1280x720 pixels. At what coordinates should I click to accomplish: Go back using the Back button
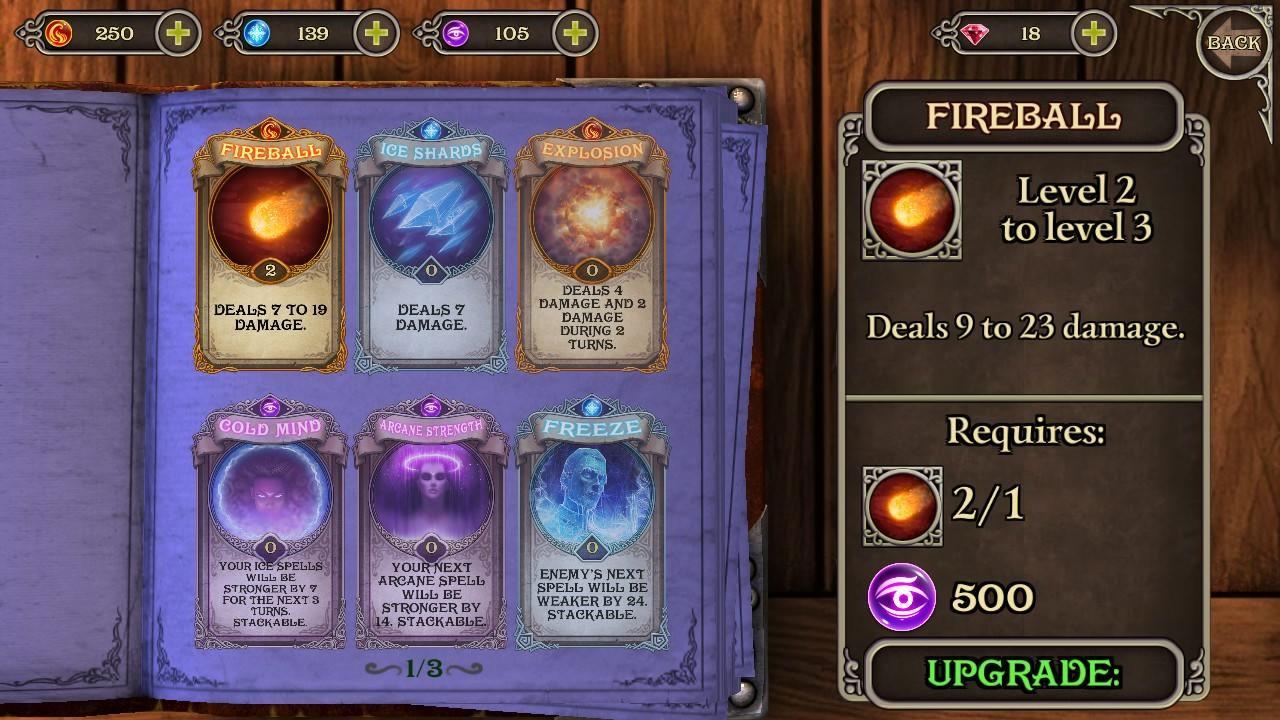[x=1233, y=43]
